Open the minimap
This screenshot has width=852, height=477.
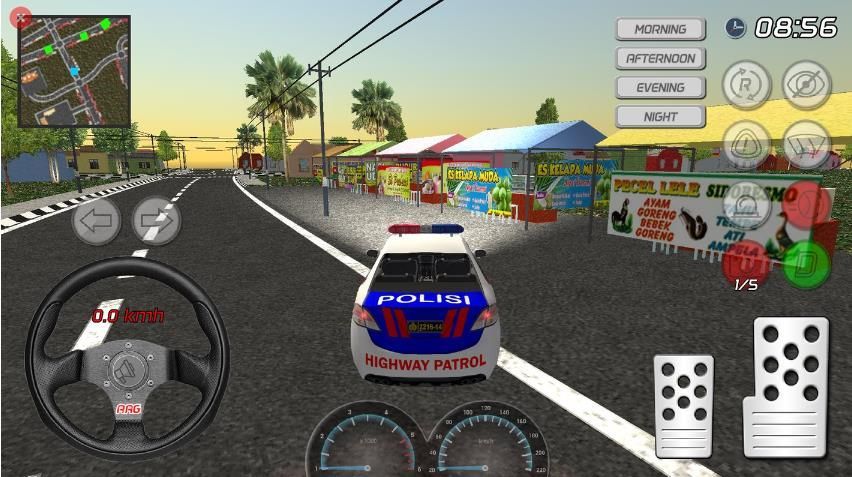pos(74,70)
